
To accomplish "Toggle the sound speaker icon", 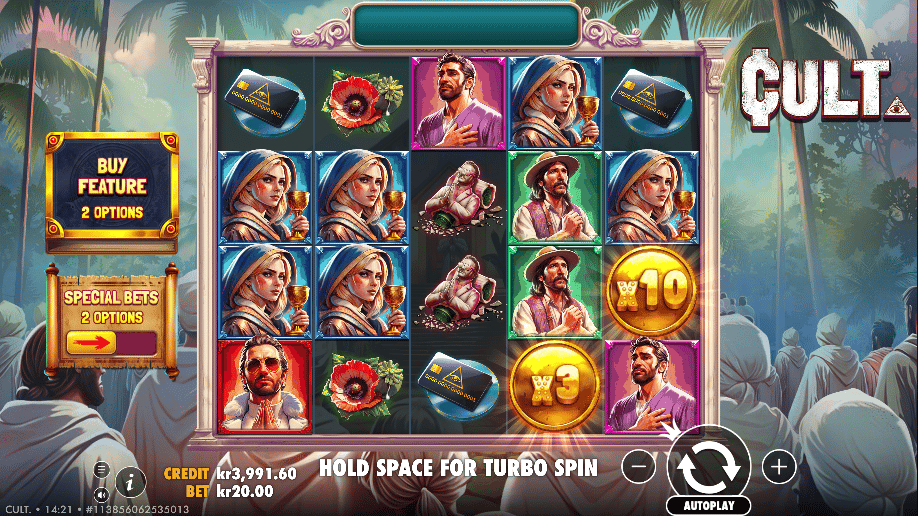I will point(101,494).
